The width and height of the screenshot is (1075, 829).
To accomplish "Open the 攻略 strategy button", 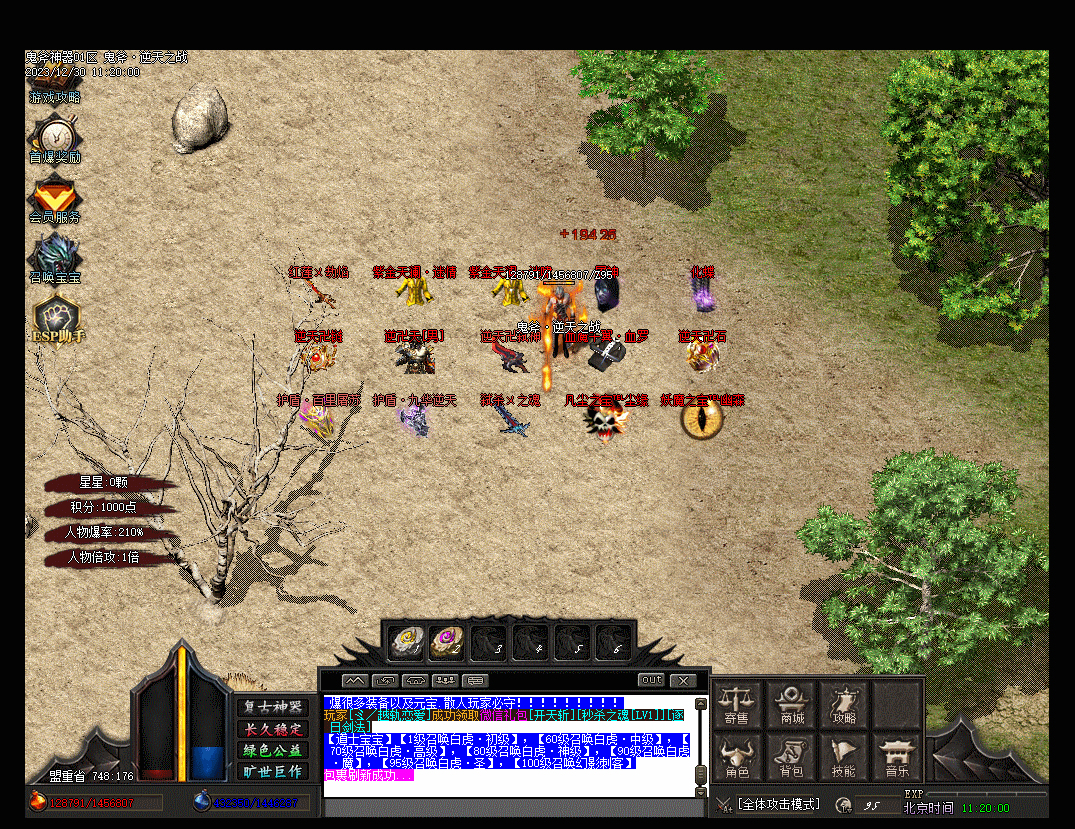I will pos(844,704).
